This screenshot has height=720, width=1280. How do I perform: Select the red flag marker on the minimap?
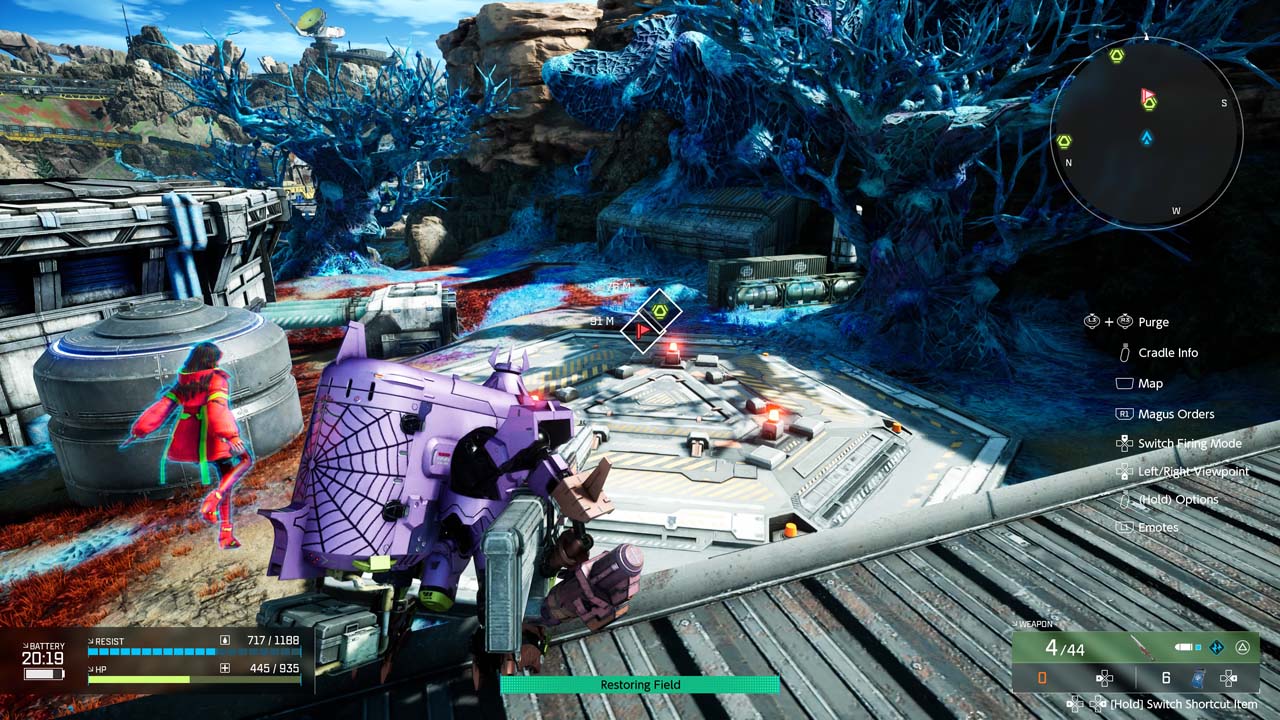(x=1147, y=96)
